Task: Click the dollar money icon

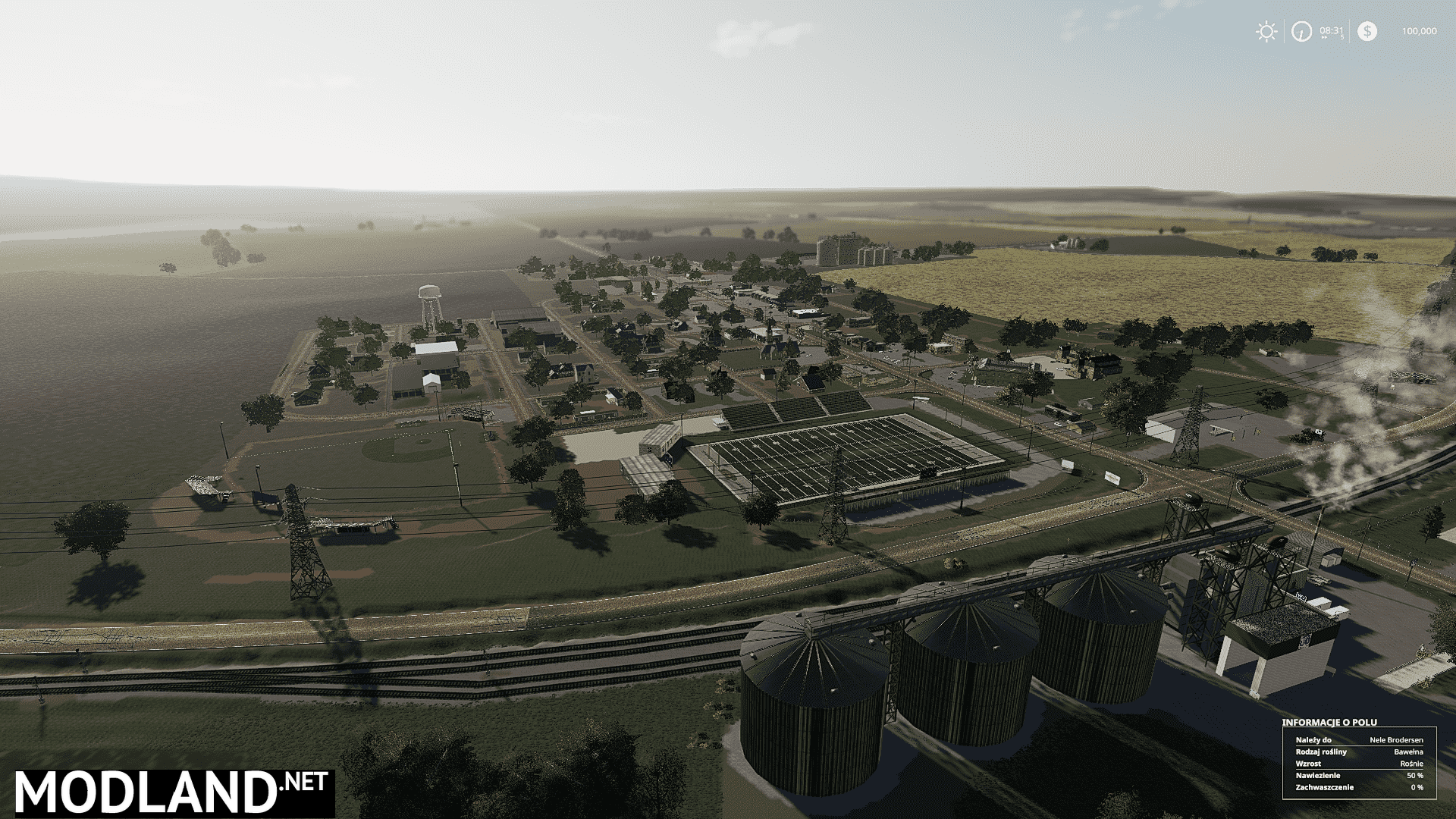Action: click(x=1368, y=31)
